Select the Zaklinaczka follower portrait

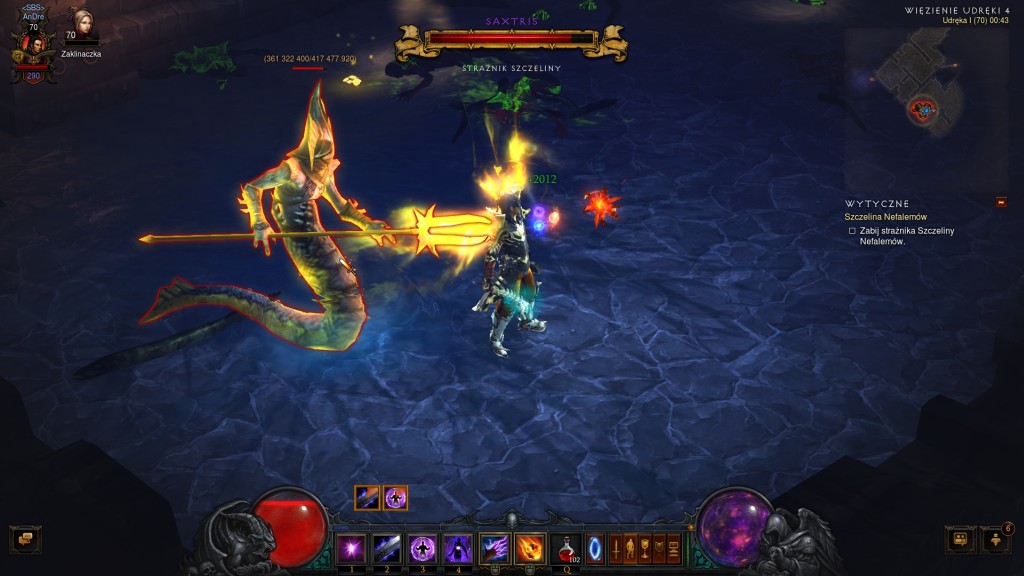(x=79, y=27)
